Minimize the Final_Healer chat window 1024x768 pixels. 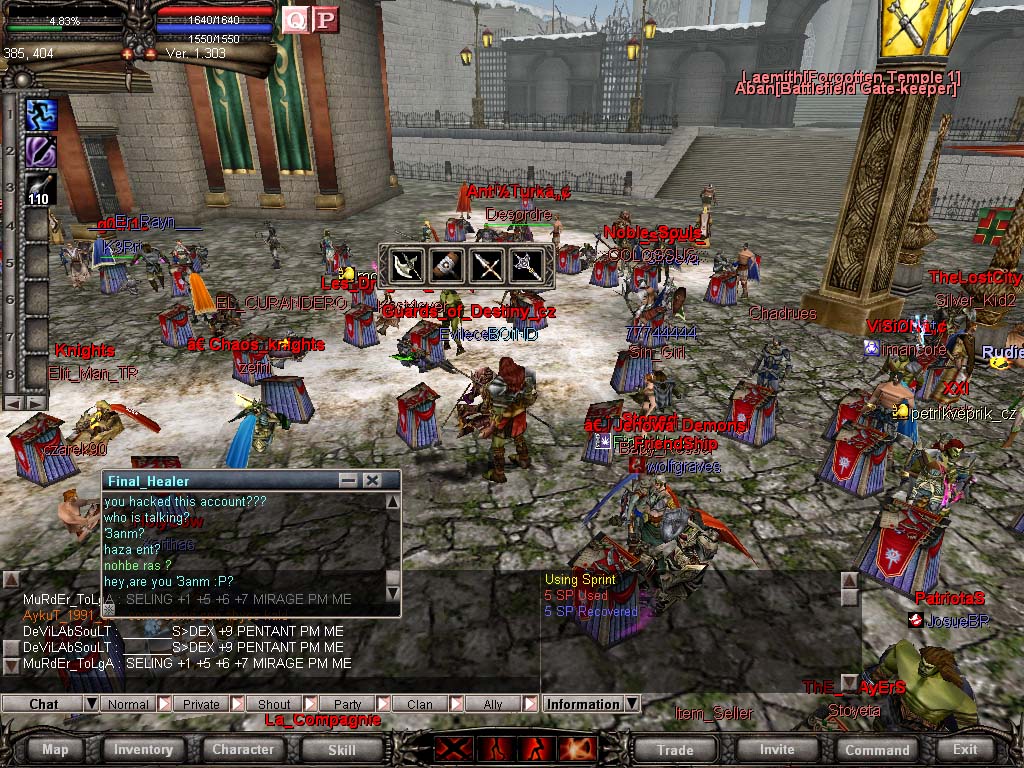(348, 481)
